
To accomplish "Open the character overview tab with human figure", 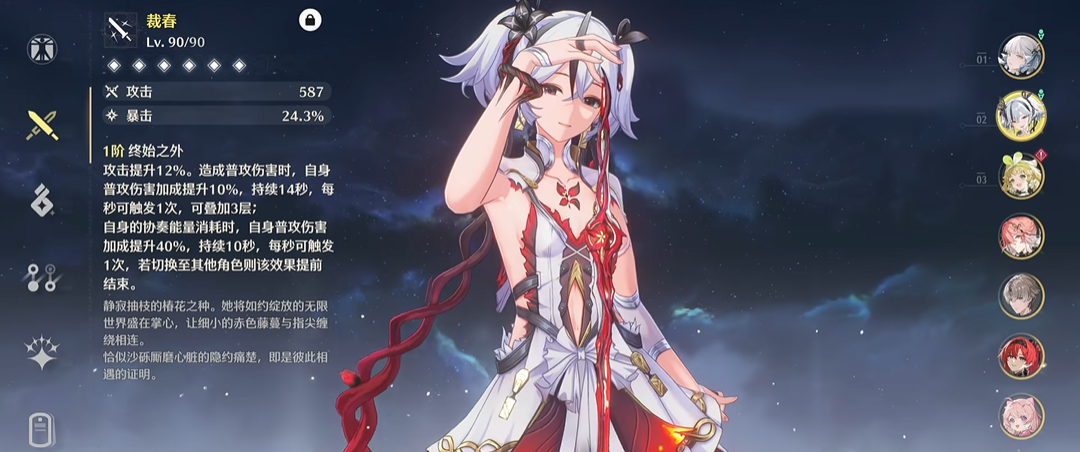I will [43, 48].
